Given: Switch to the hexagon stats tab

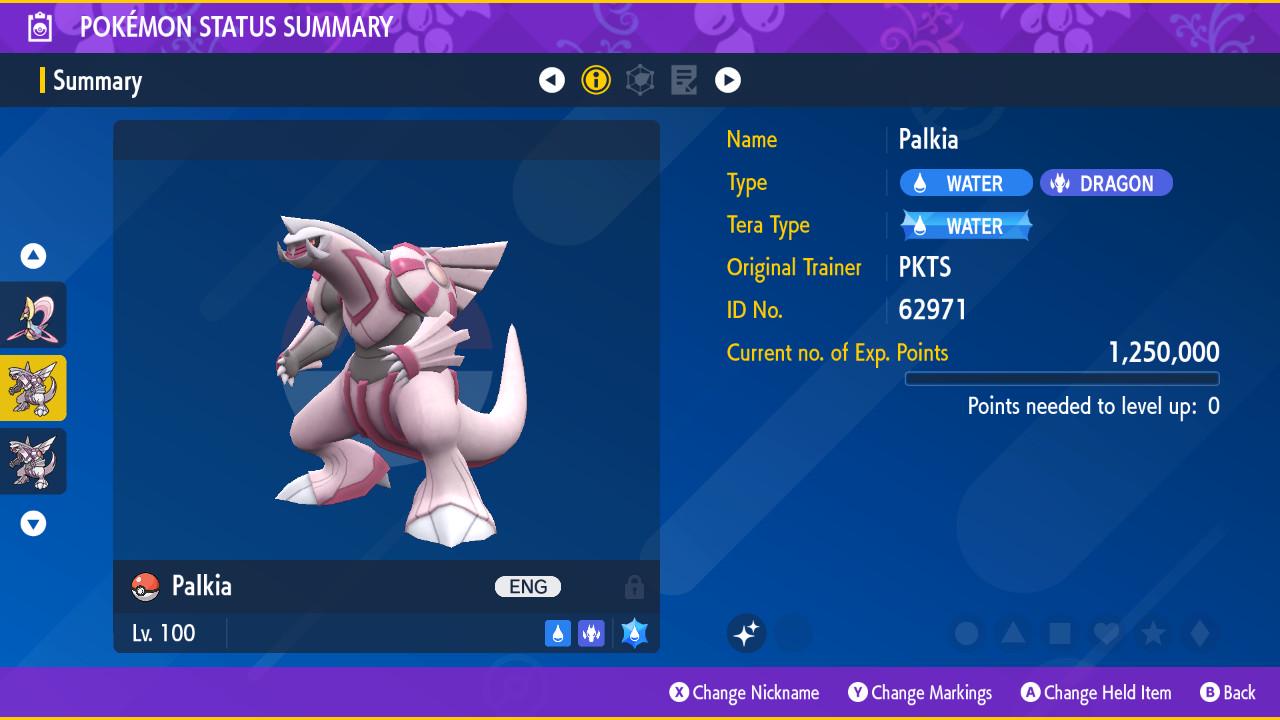Looking at the screenshot, I should click(640, 80).
